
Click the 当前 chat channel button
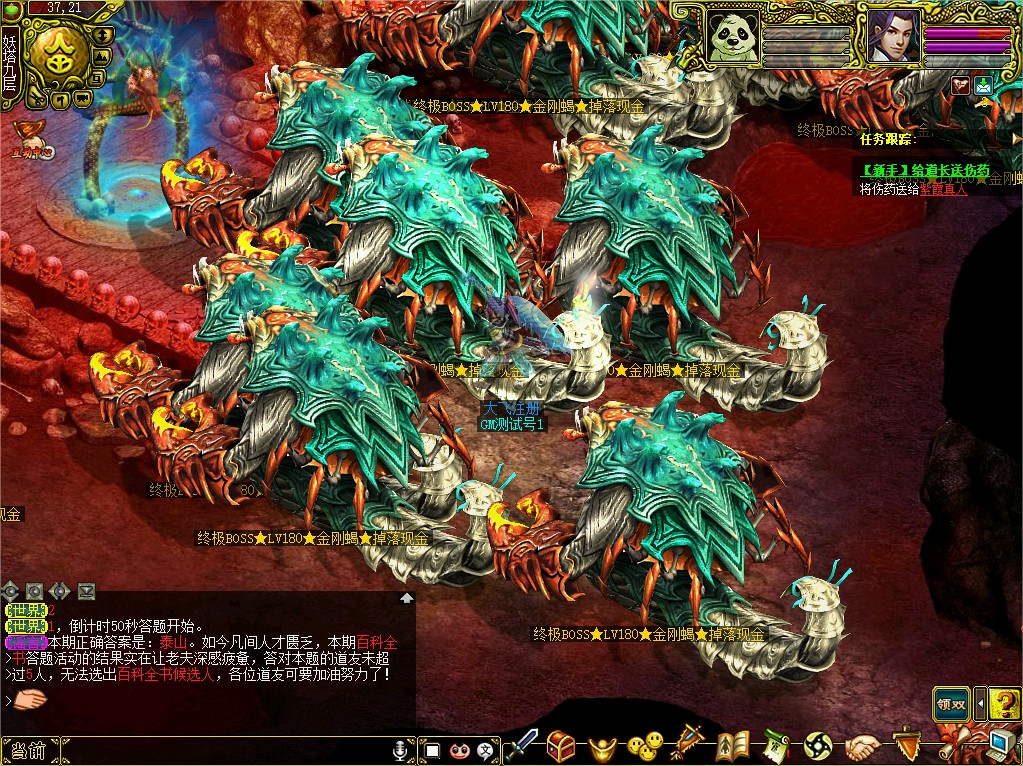(x=30, y=750)
